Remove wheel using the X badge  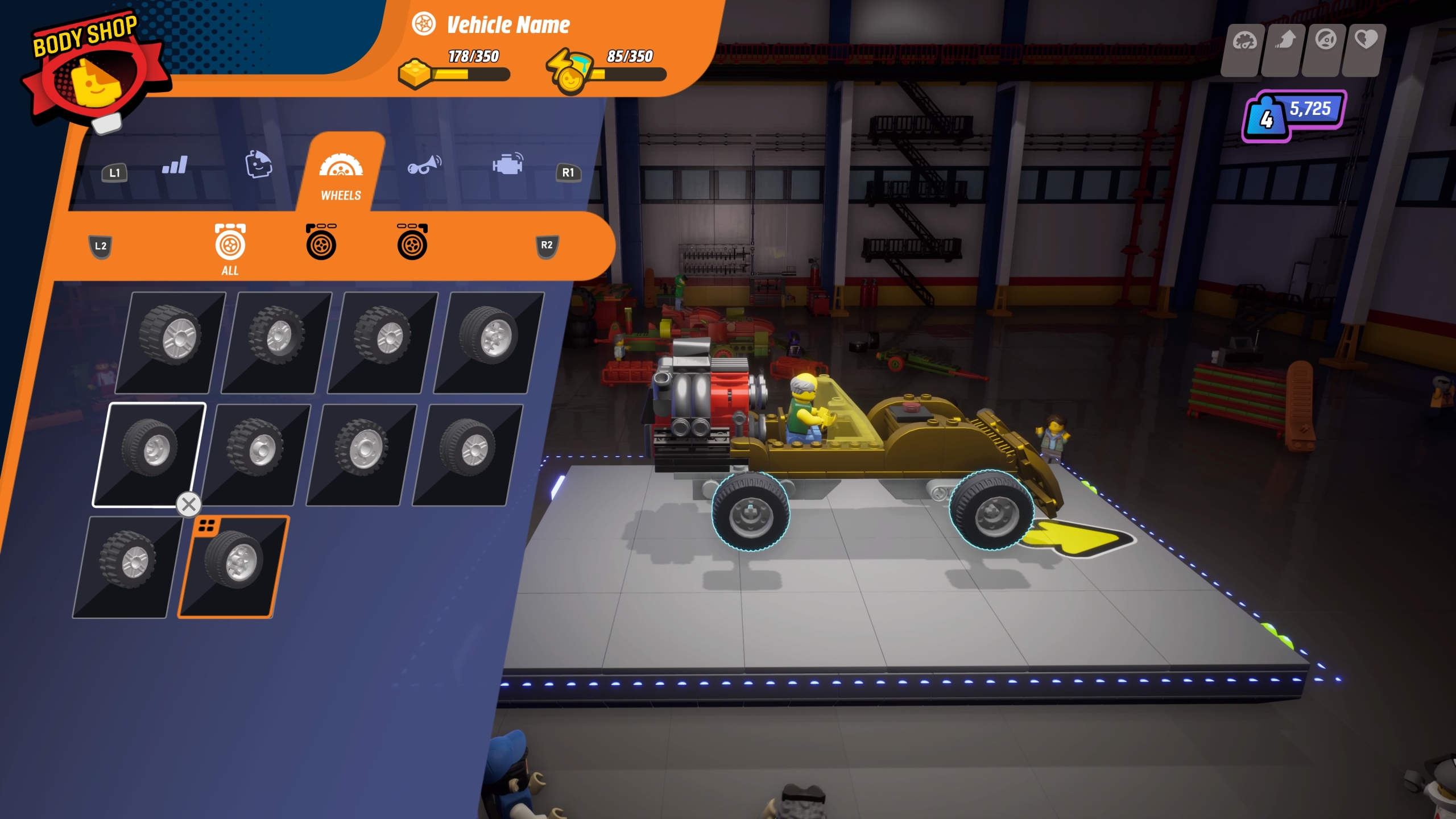(189, 504)
